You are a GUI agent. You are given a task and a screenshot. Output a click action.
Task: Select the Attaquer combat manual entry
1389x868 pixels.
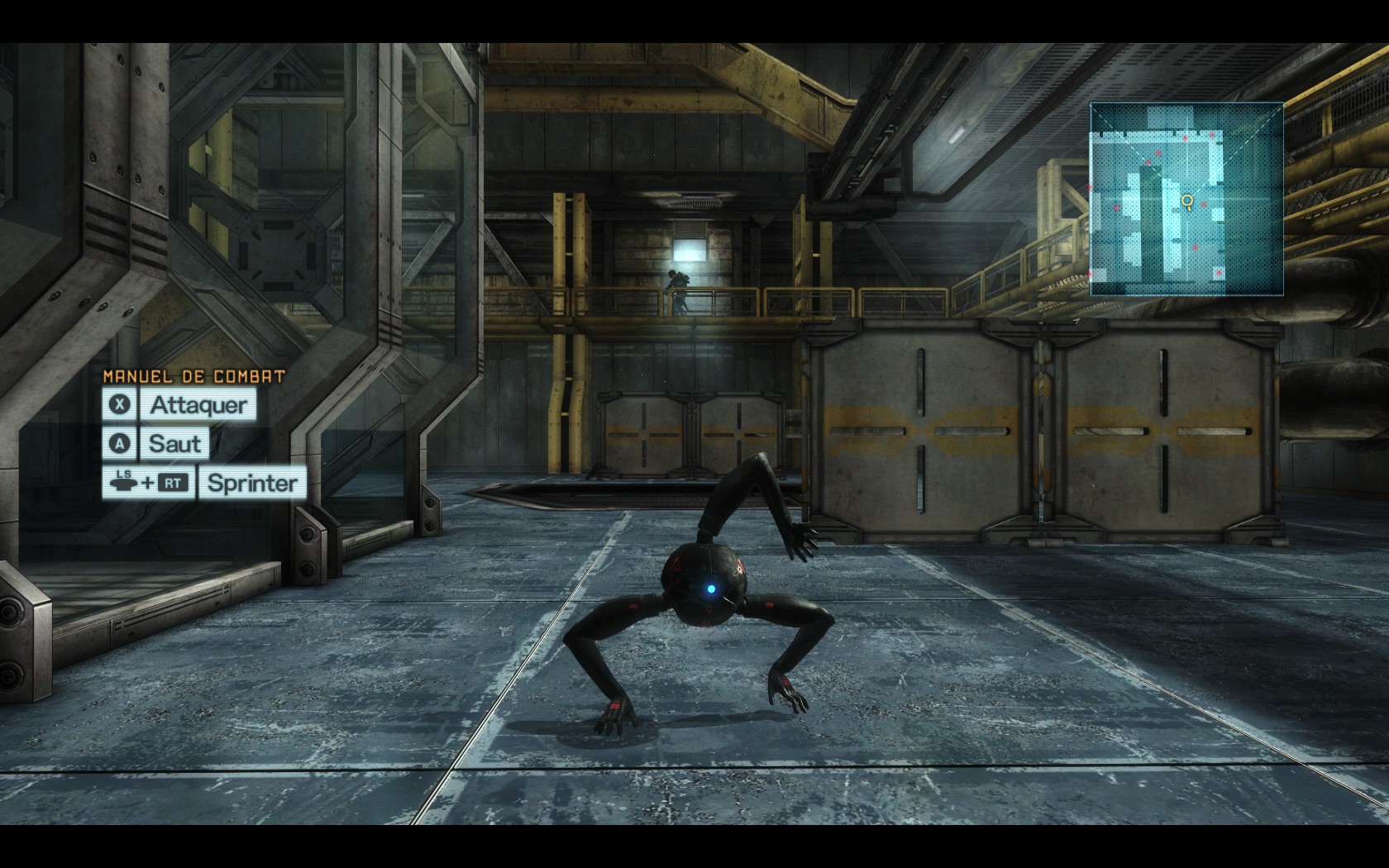(x=198, y=405)
